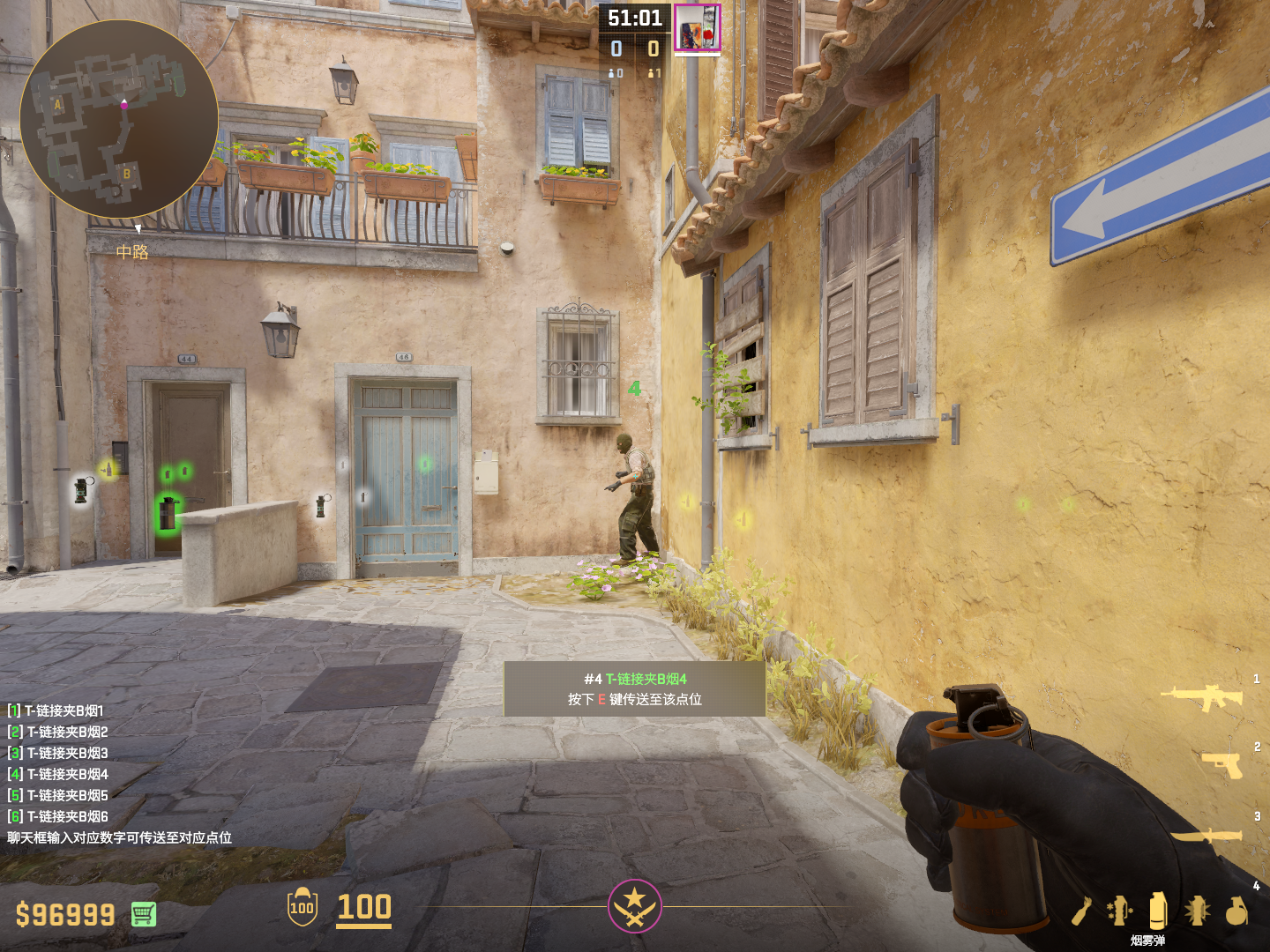The height and width of the screenshot is (952, 1270).
Task: Select the flashbang grenade icon
Action: click(x=1197, y=911)
